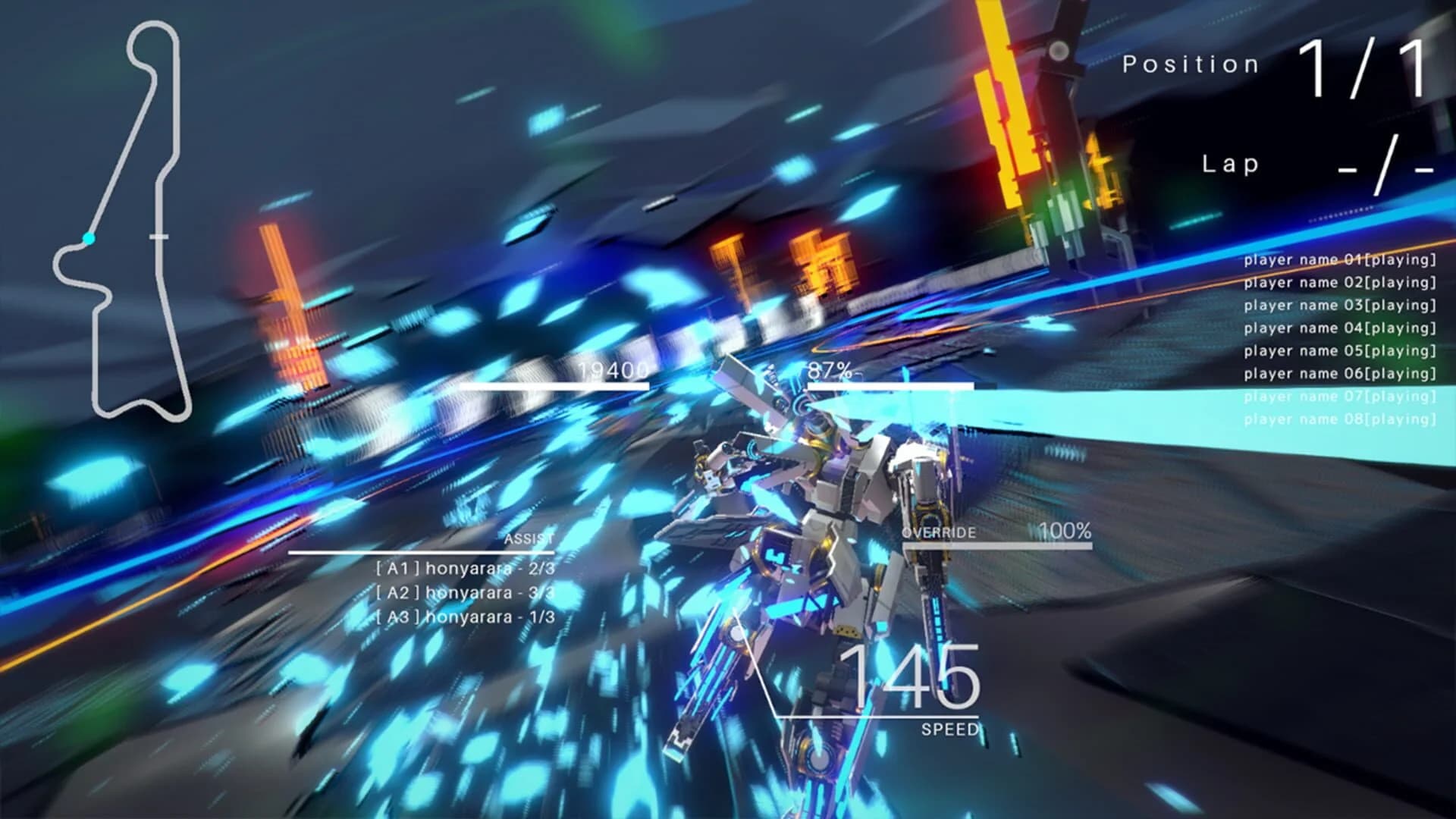
Task: Expand the minimap view
Action: click(x=121, y=220)
